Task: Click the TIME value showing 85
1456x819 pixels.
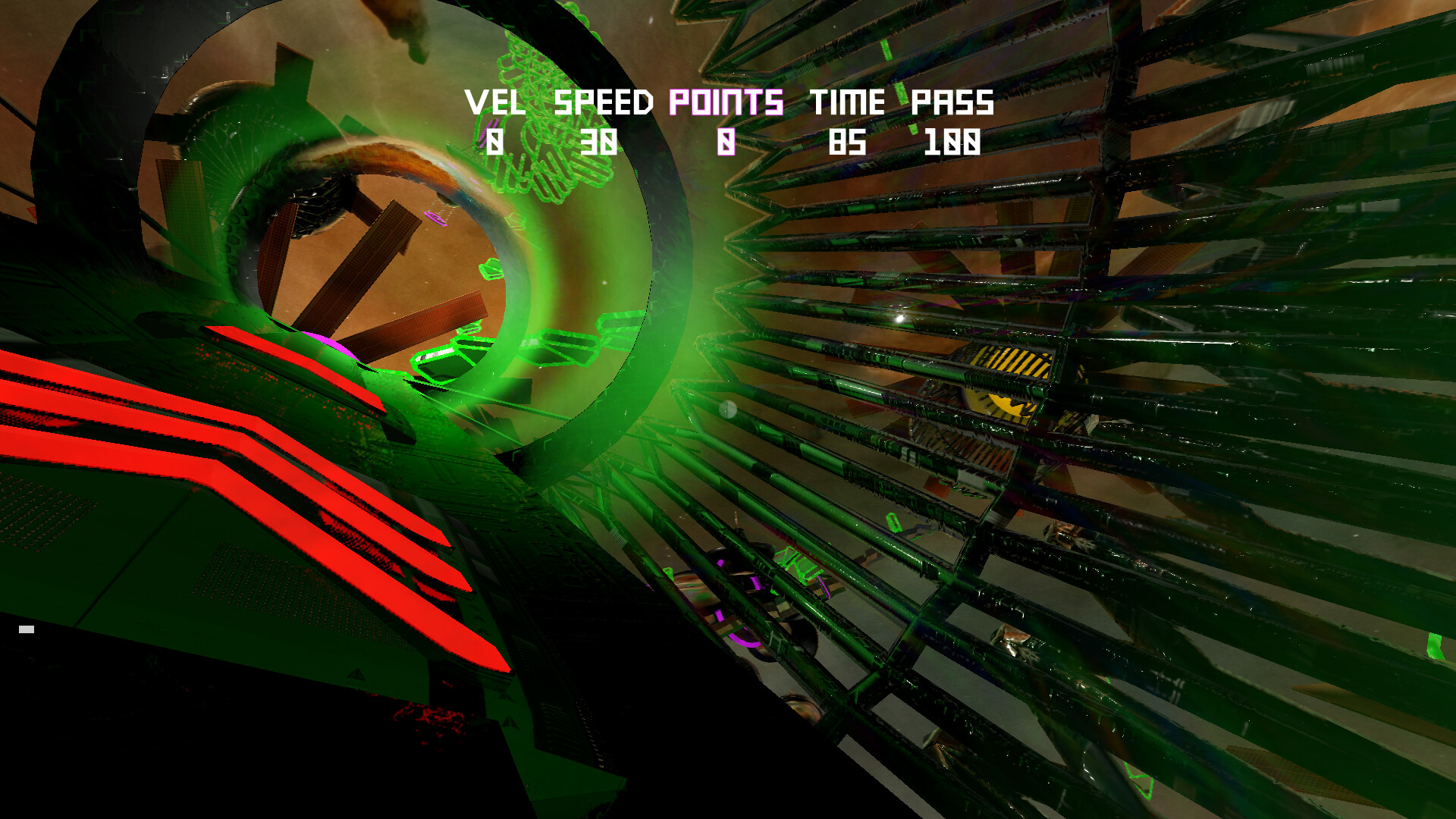Action: (849, 141)
